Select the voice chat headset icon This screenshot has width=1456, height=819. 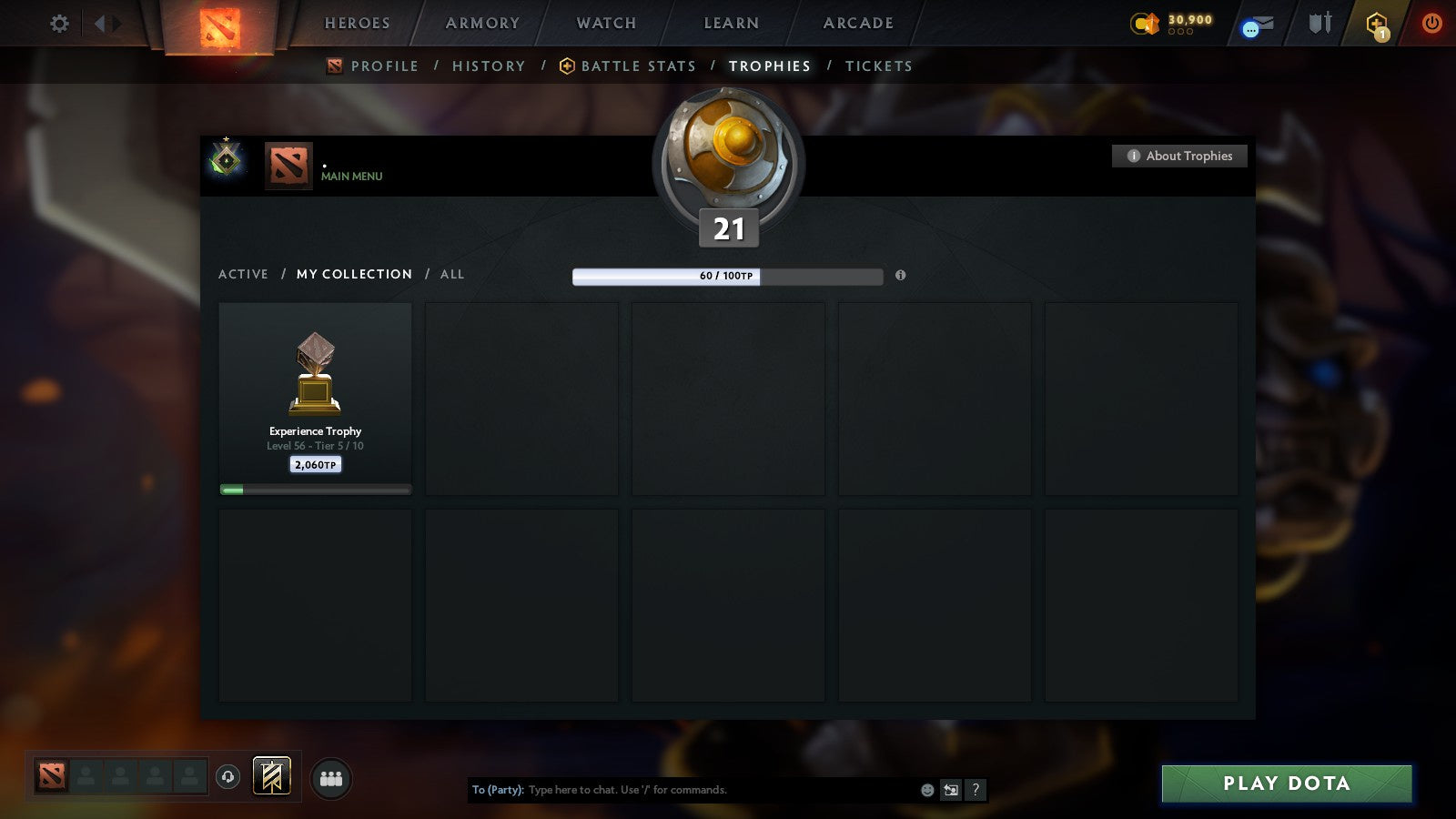pyautogui.click(x=226, y=776)
